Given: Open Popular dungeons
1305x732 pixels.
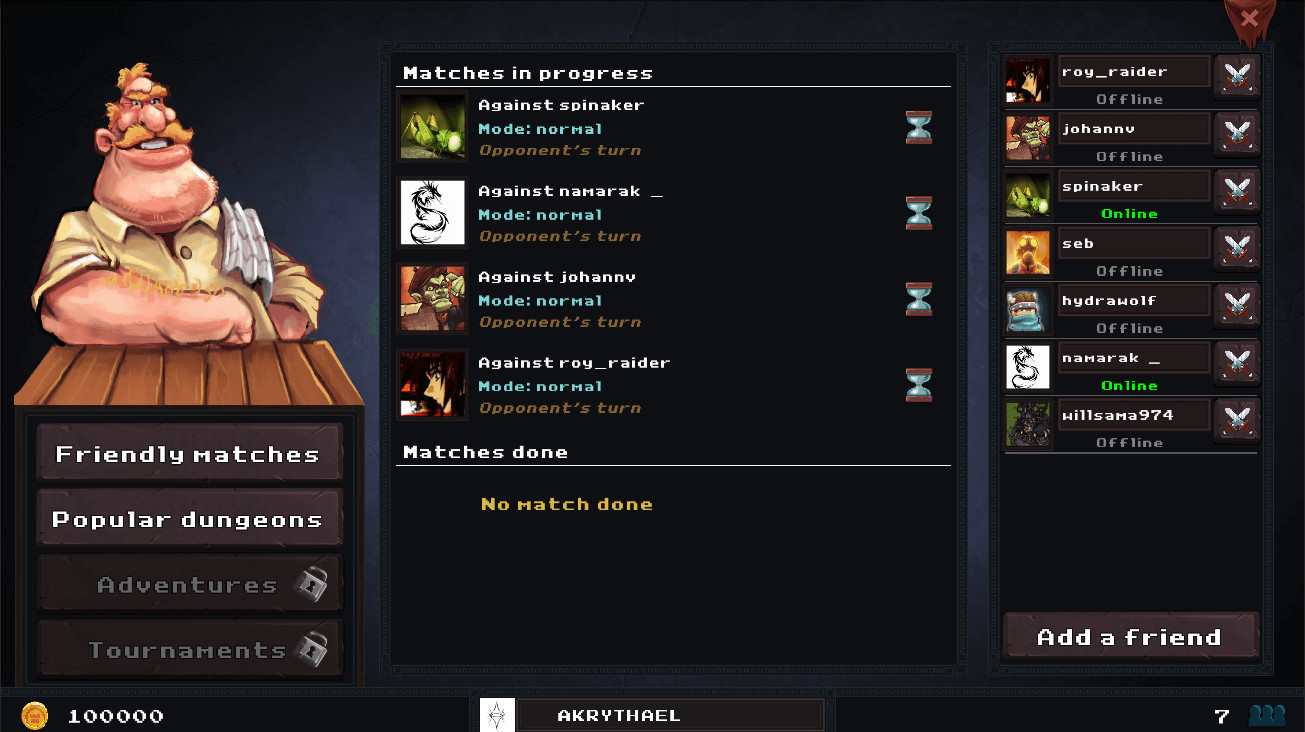Looking at the screenshot, I should pos(189,517).
